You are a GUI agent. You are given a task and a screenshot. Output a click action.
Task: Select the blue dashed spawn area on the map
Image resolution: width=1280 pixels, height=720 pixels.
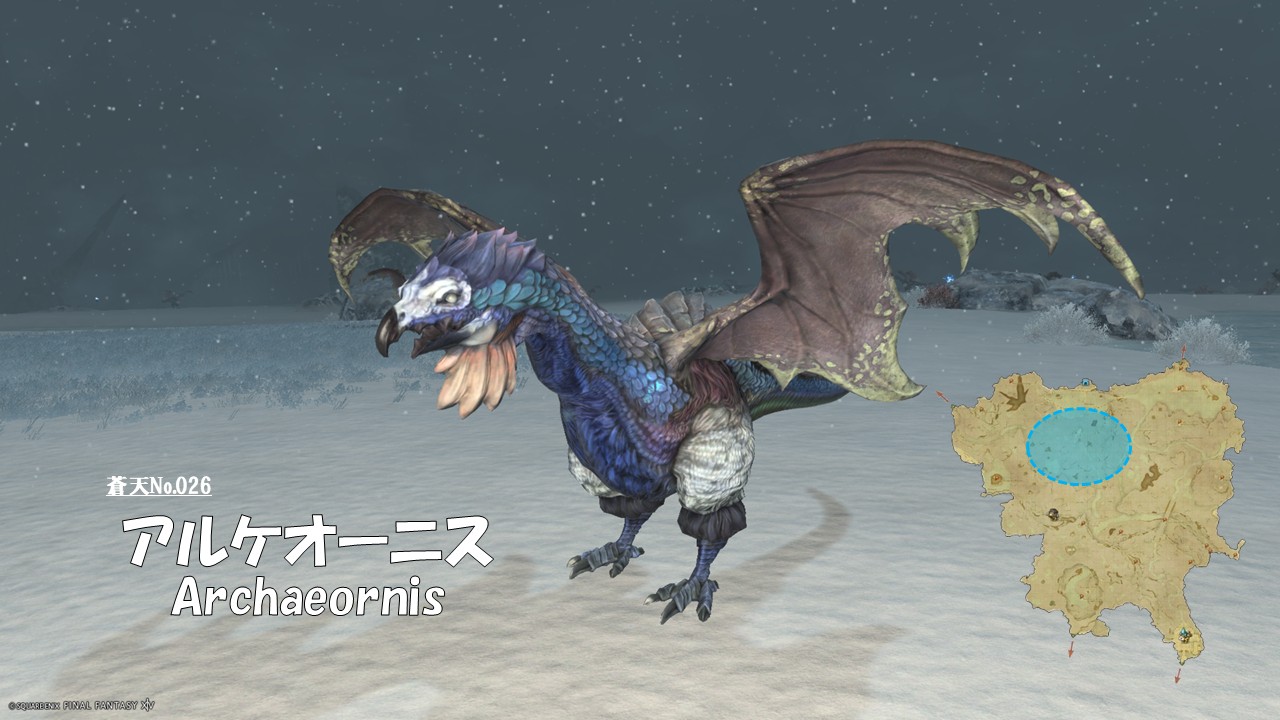pyautogui.click(x=1078, y=446)
